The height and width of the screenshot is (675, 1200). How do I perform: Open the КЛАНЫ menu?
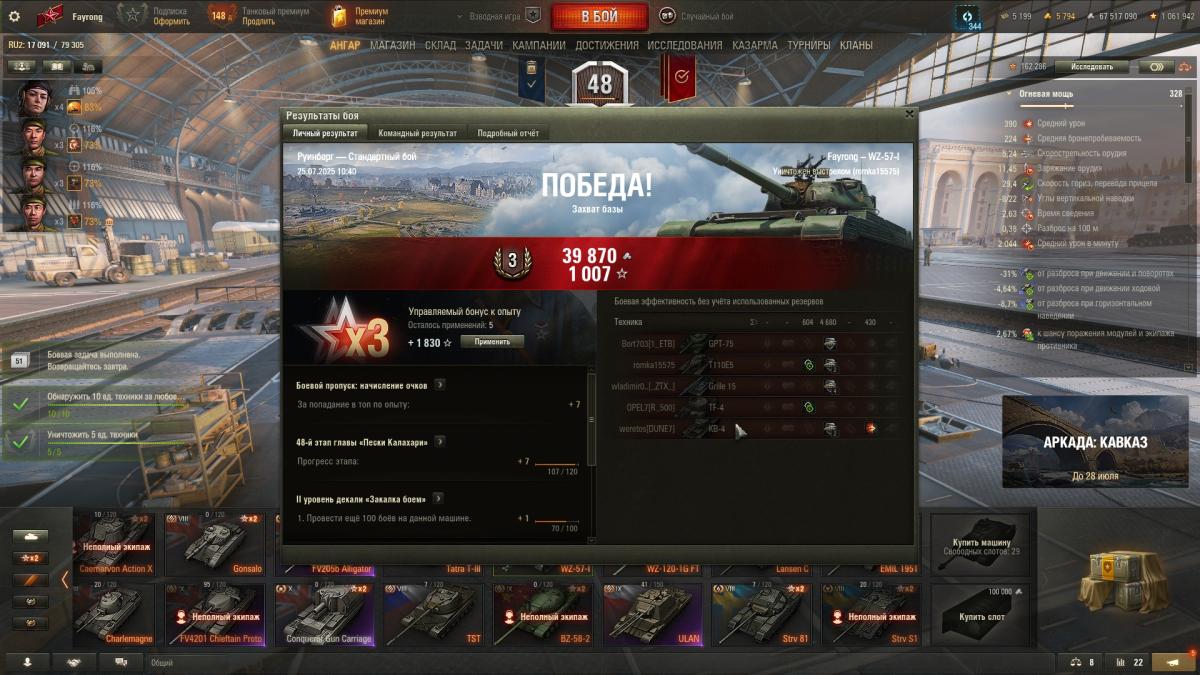(856, 45)
